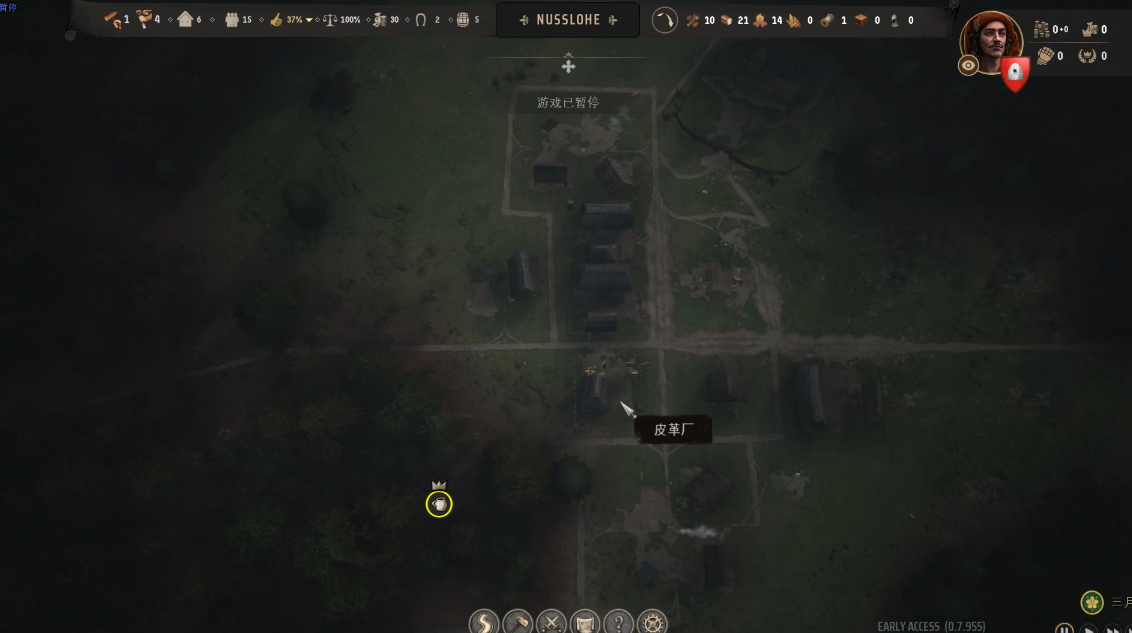Click the cross marker below the settlement name
The width and height of the screenshot is (1132, 633).
568,66
